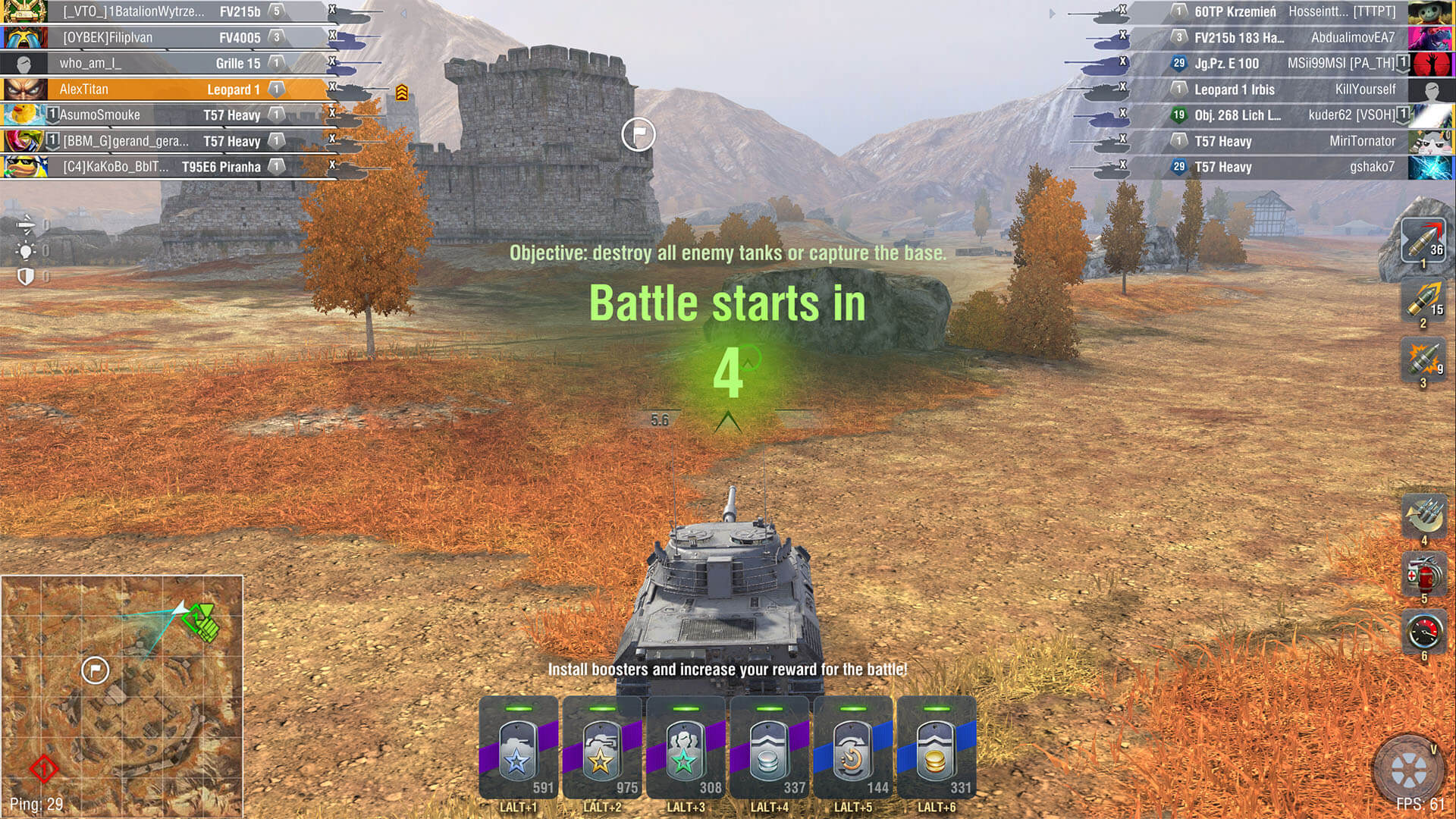This screenshot has height=819, width=1456.
Task: Open the round command wheel button
Action: (1408, 770)
